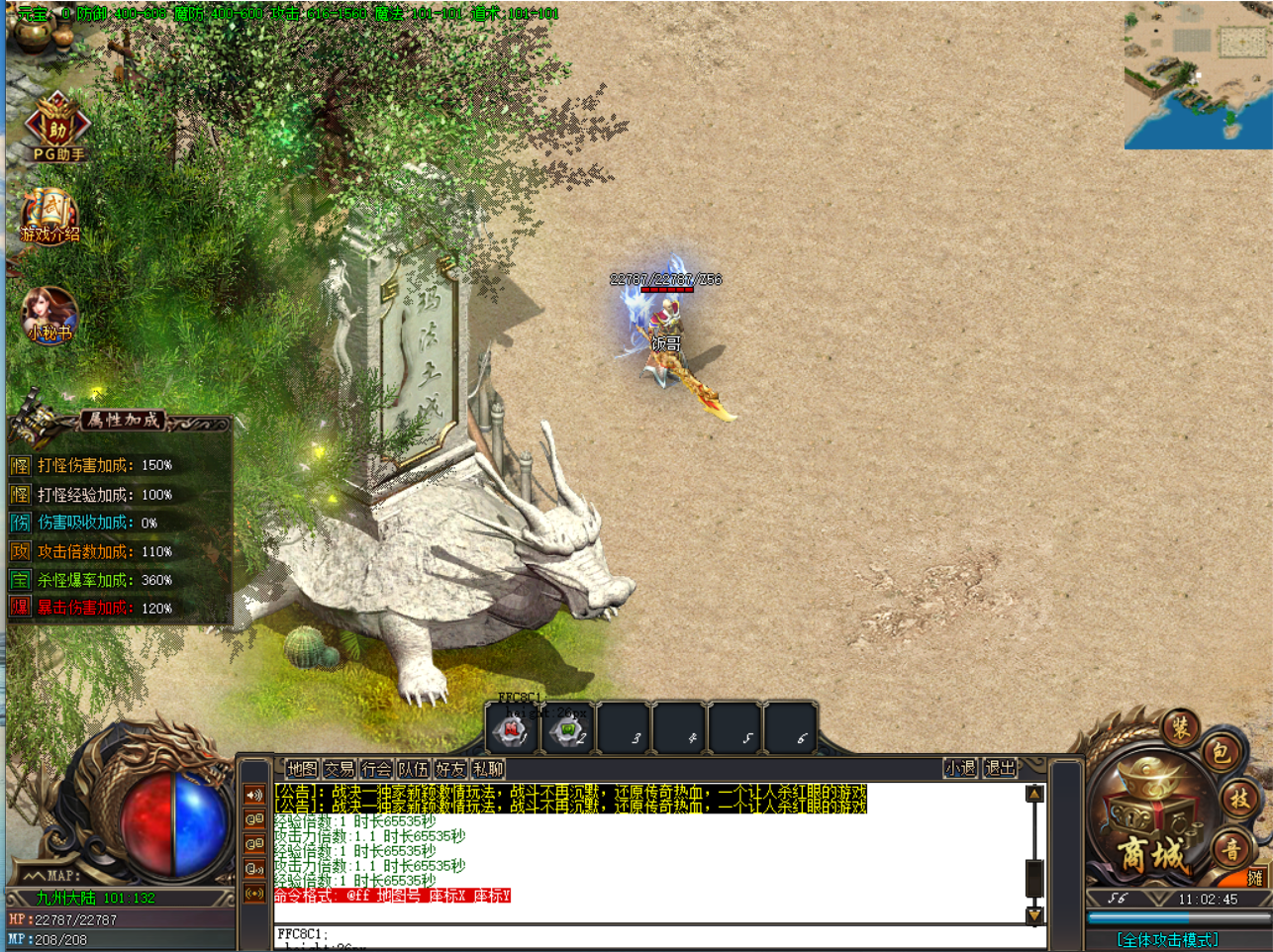1273x952 pixels.
Task: Open the 行会 guild tab
Action: pos(376,769)
